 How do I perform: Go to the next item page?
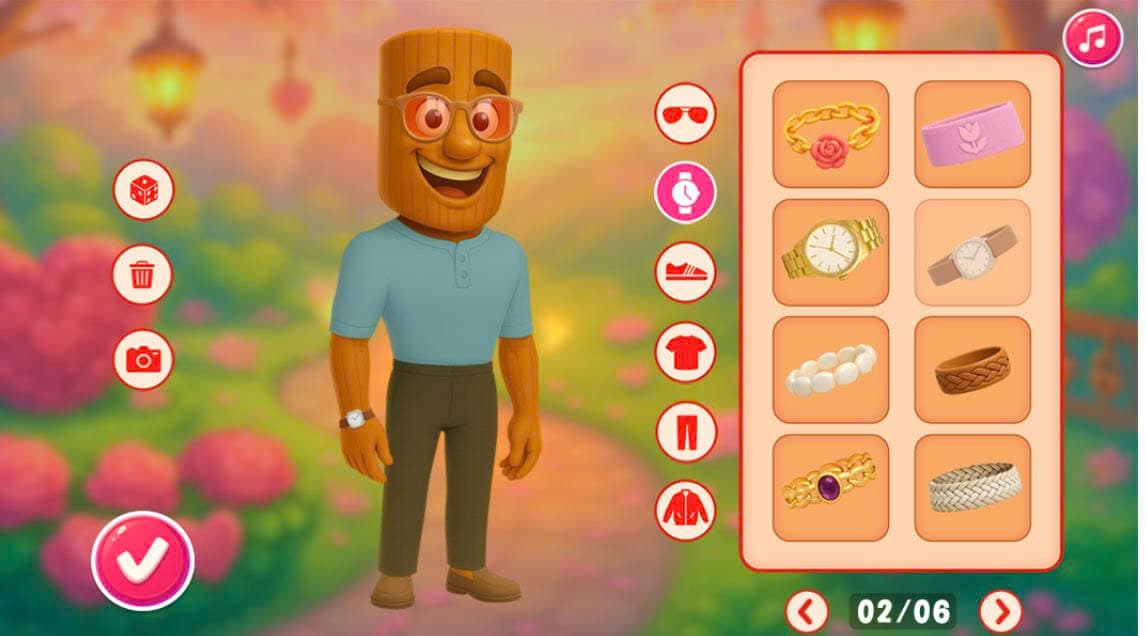coord(999,609)
